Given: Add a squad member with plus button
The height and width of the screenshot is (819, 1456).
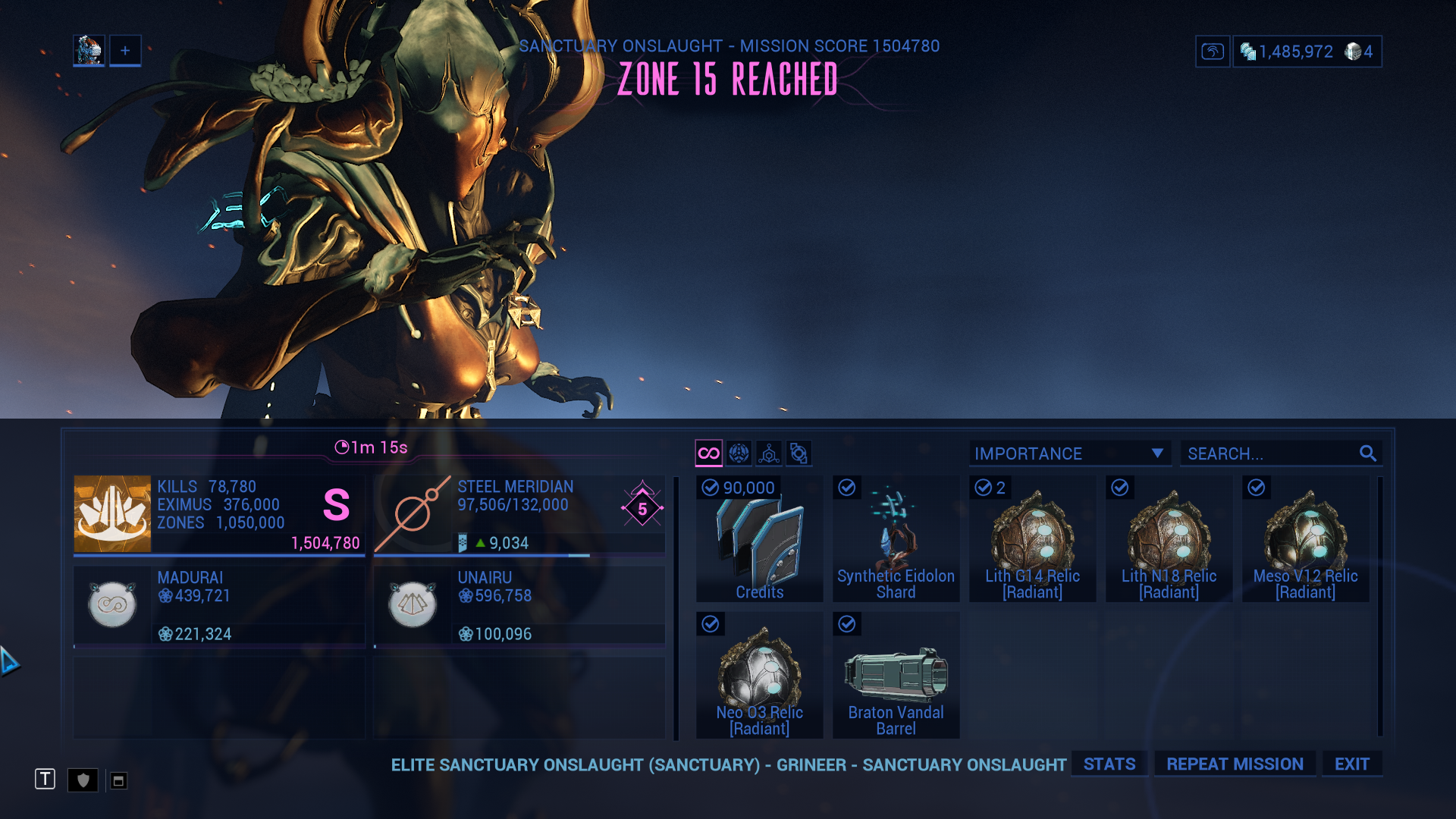Looking at the screenshot, I should click(125, 51).
